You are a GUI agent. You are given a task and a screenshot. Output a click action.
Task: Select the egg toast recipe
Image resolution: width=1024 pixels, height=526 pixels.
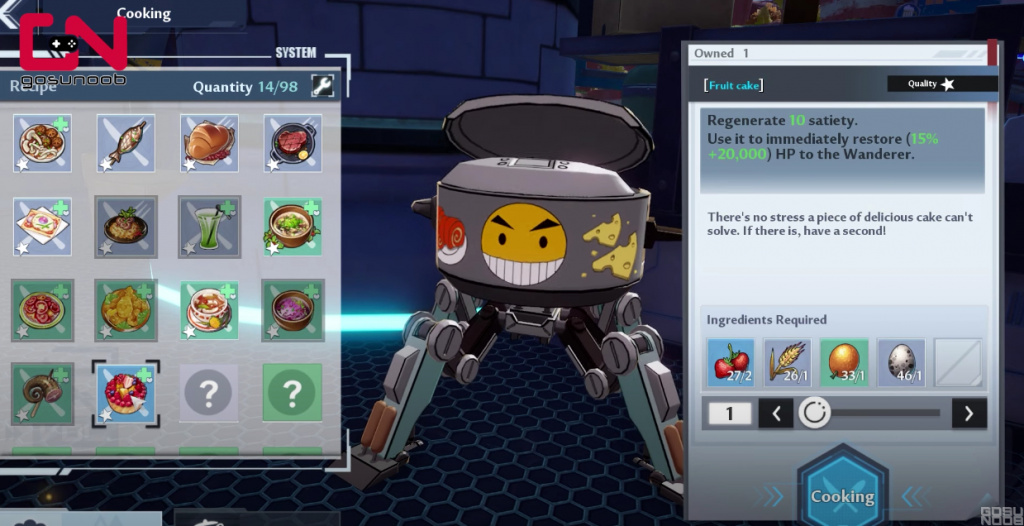(x=42, y=225)
